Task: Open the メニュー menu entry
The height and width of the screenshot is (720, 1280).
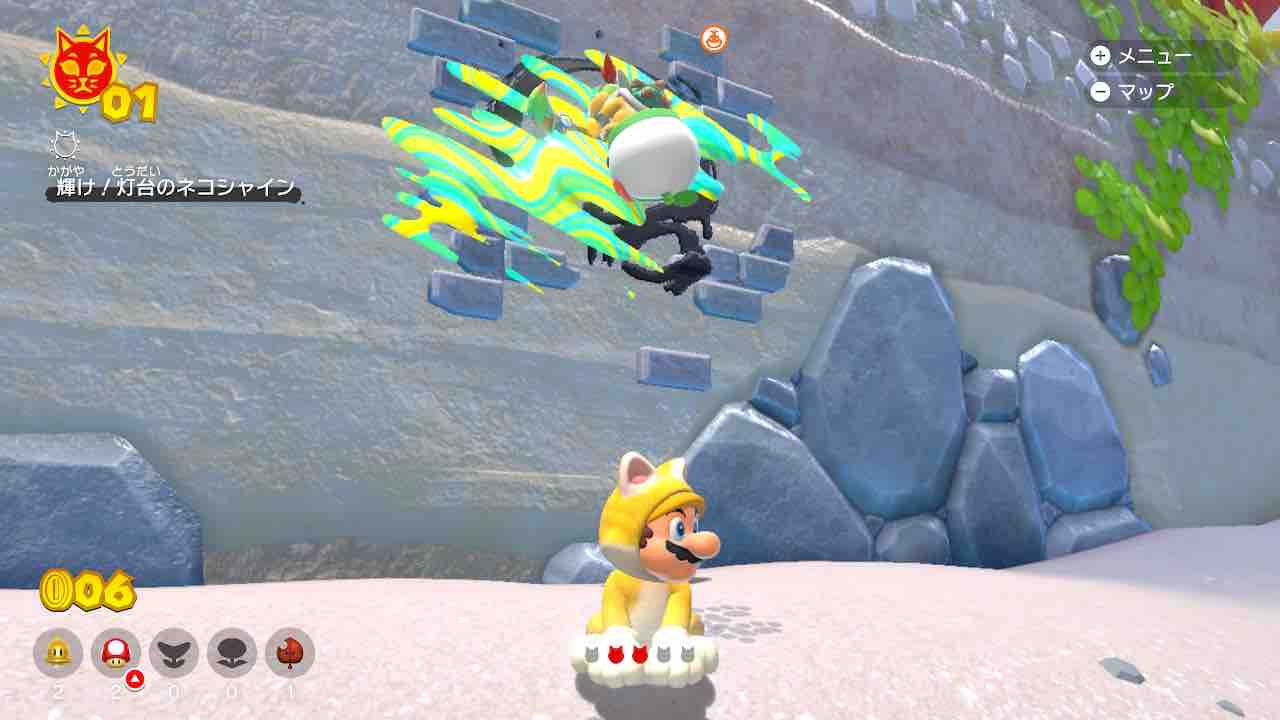Action: click(1160, 58)
